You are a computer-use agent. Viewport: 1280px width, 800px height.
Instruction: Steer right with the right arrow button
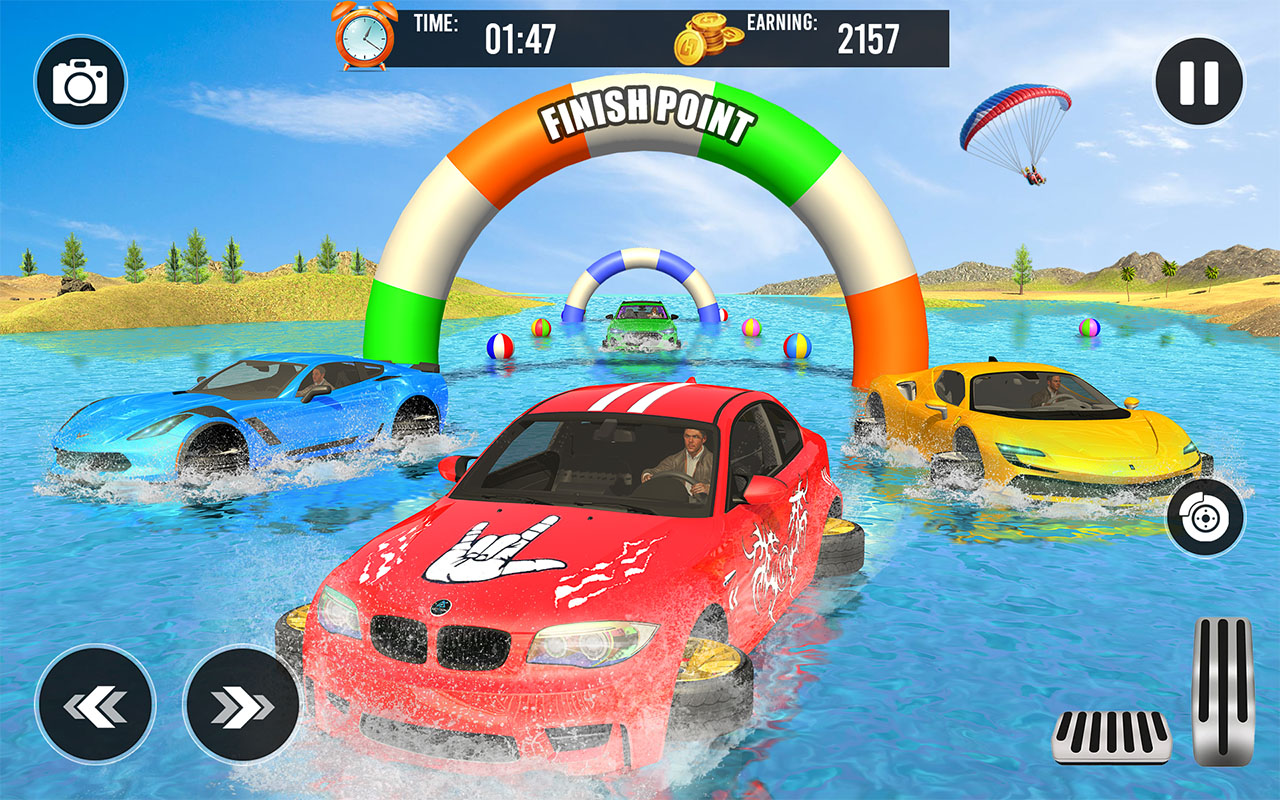pyautogui.click(x=242, y=705)
